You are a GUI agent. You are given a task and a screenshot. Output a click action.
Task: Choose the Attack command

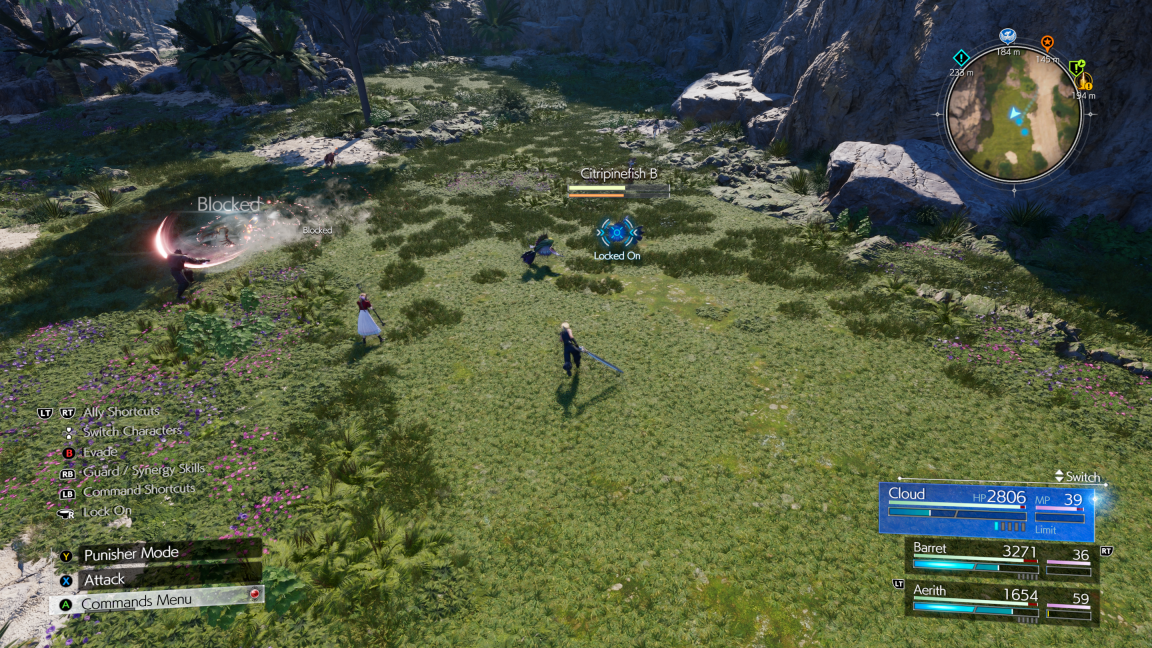pos(104,579)
